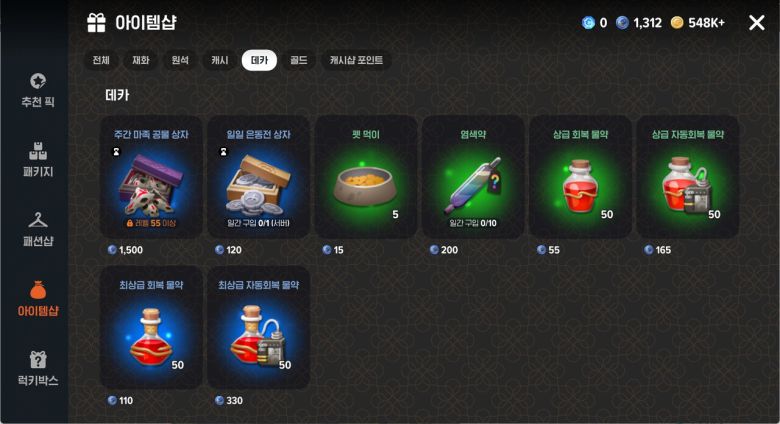
Task: Select the 주간 마족 공물 상자 item
Action: point(153,178)
